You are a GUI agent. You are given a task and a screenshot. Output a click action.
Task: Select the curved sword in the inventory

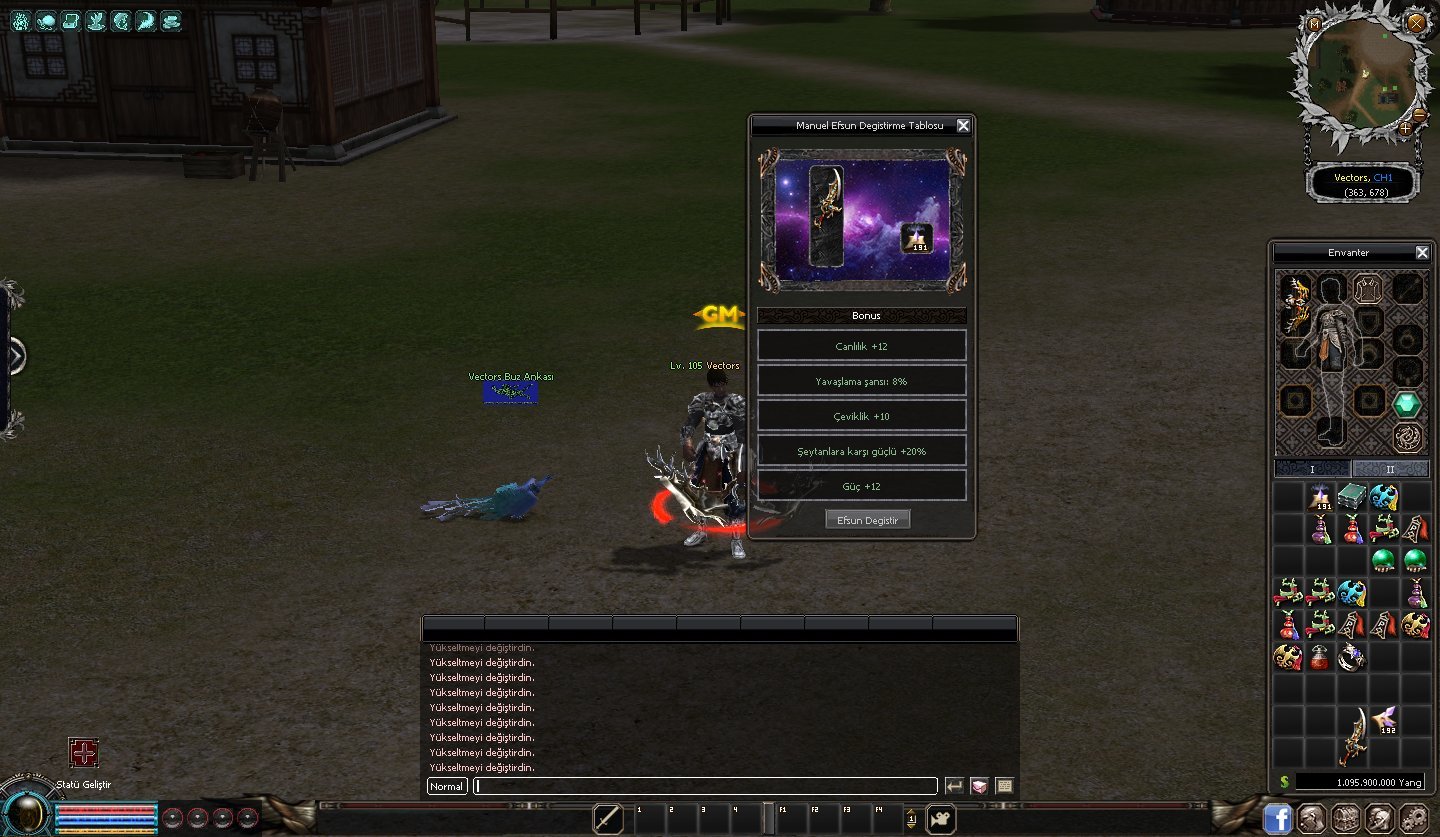pos(1354,736)
